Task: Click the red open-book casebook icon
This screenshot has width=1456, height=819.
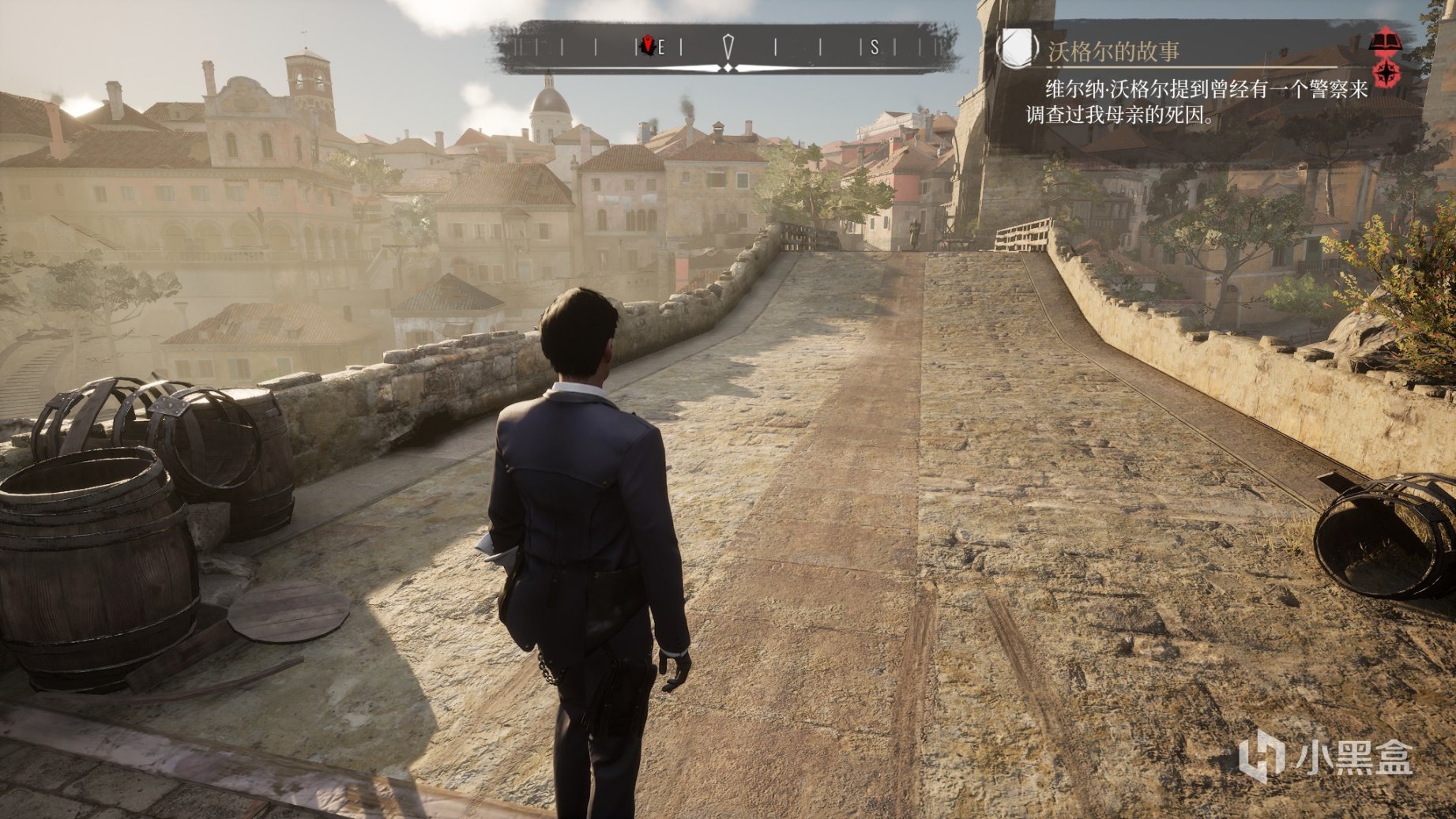Action: (x=1386, y=39)
